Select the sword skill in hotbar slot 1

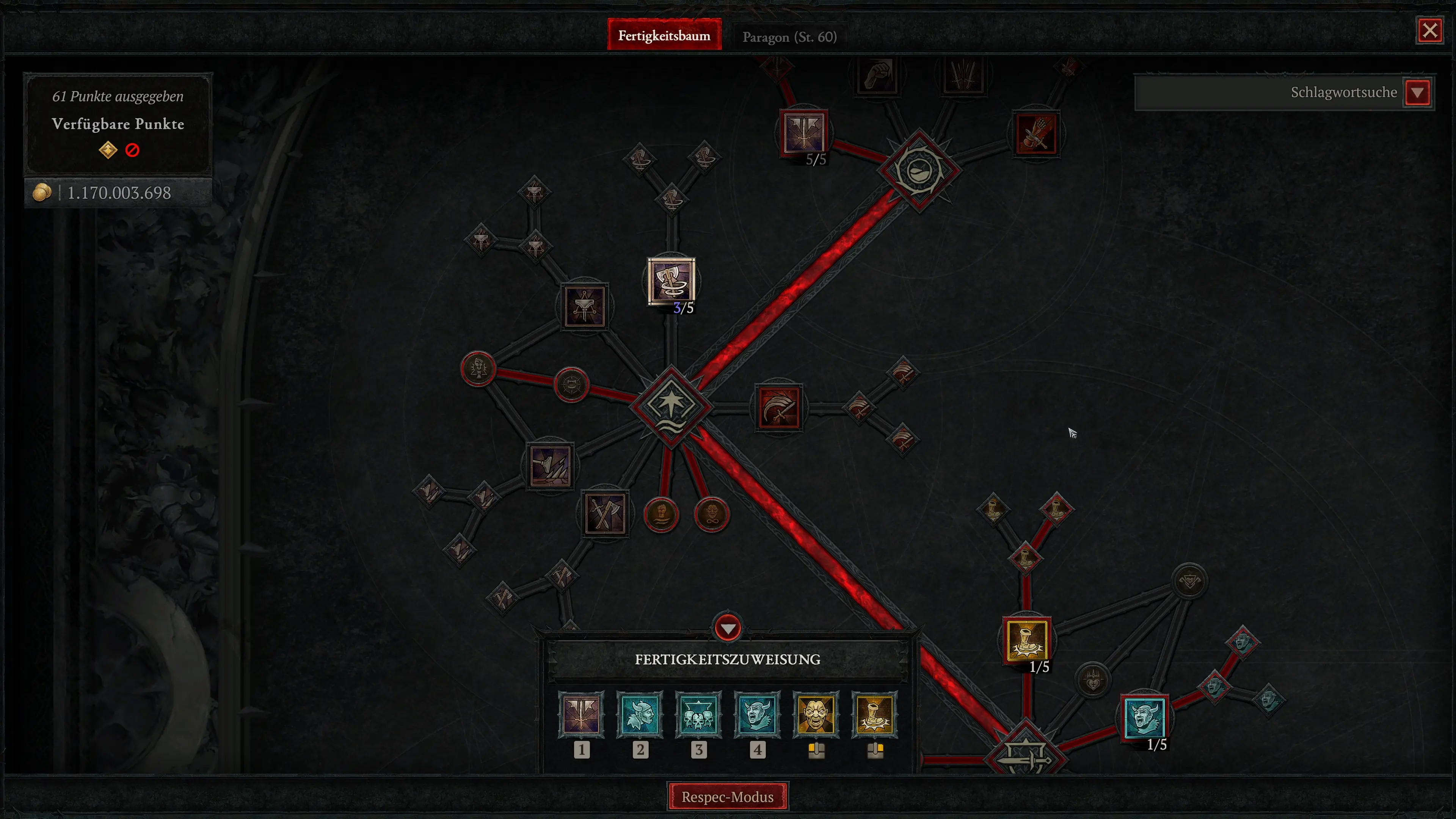582,715
